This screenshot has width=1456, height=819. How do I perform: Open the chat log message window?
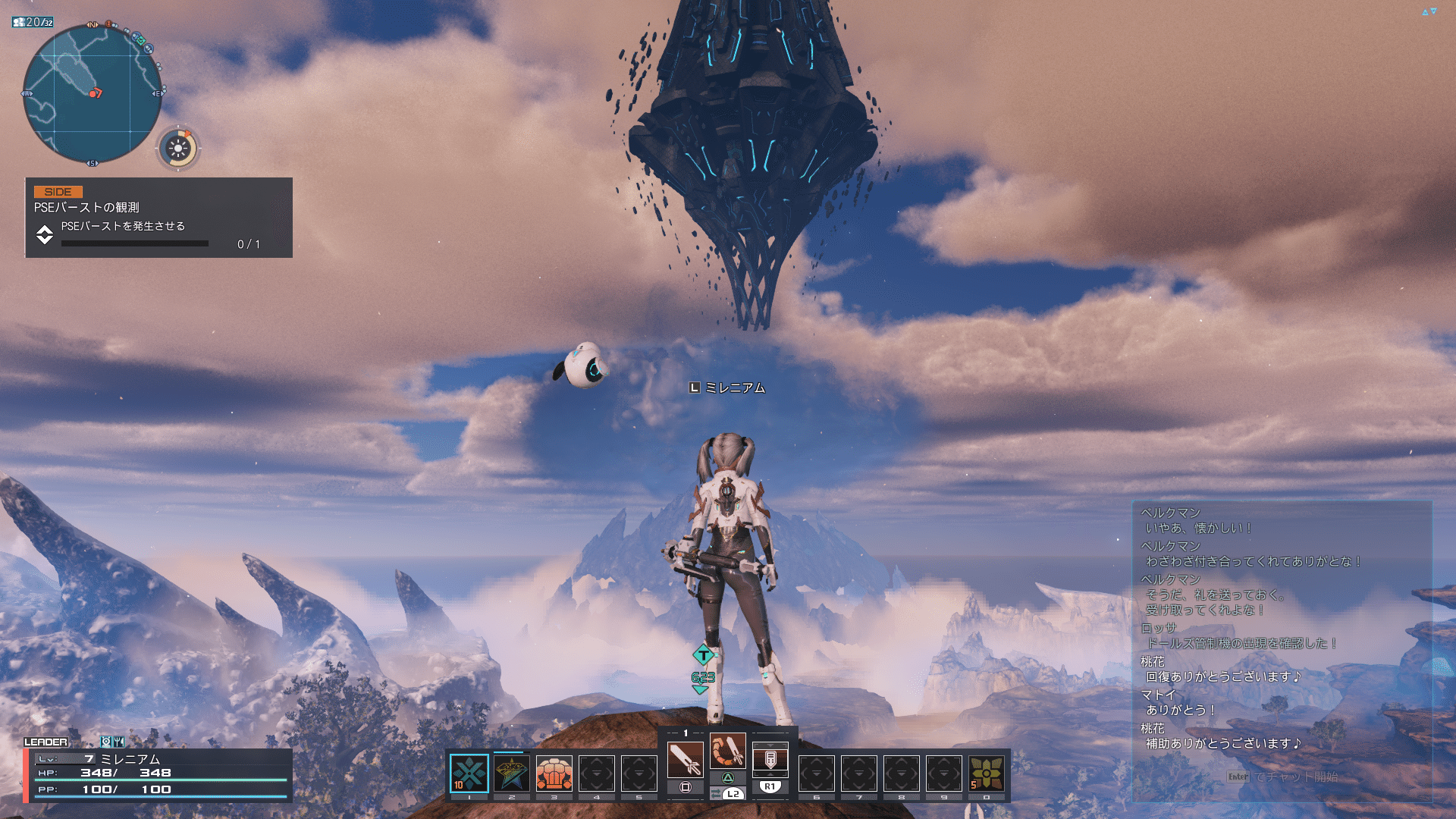(x=1282, y=628)
